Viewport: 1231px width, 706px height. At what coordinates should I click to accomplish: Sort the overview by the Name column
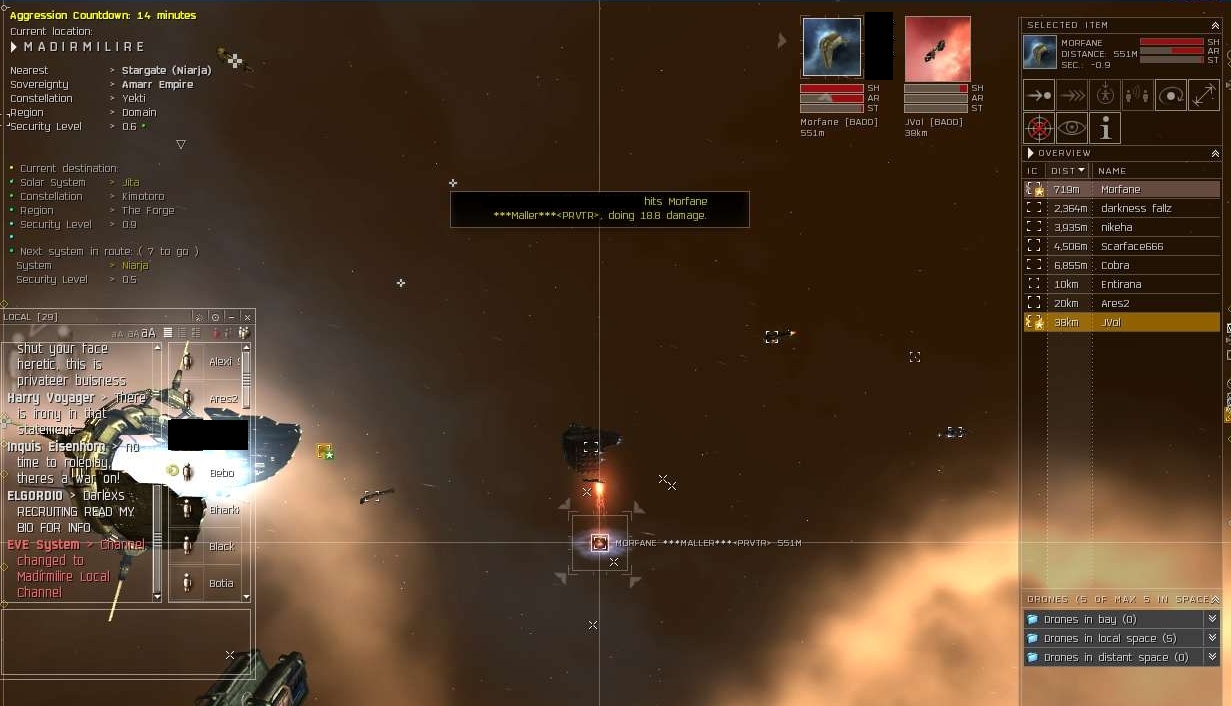(x=1112, y=171)
